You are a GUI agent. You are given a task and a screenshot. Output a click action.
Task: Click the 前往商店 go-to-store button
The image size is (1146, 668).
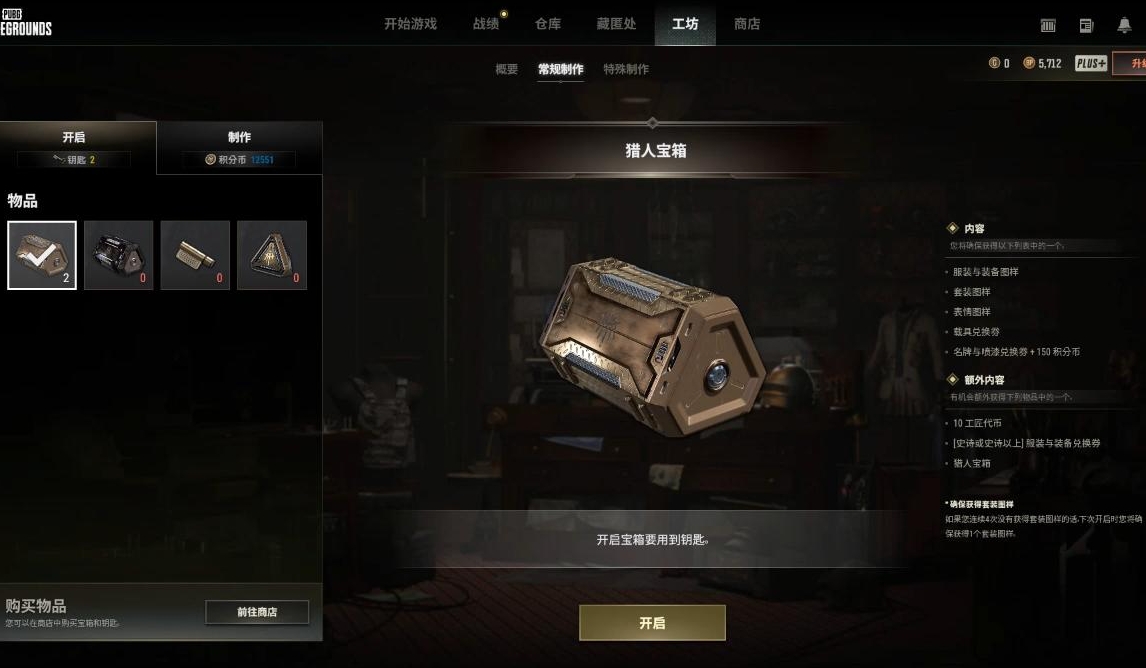point(257,612)
